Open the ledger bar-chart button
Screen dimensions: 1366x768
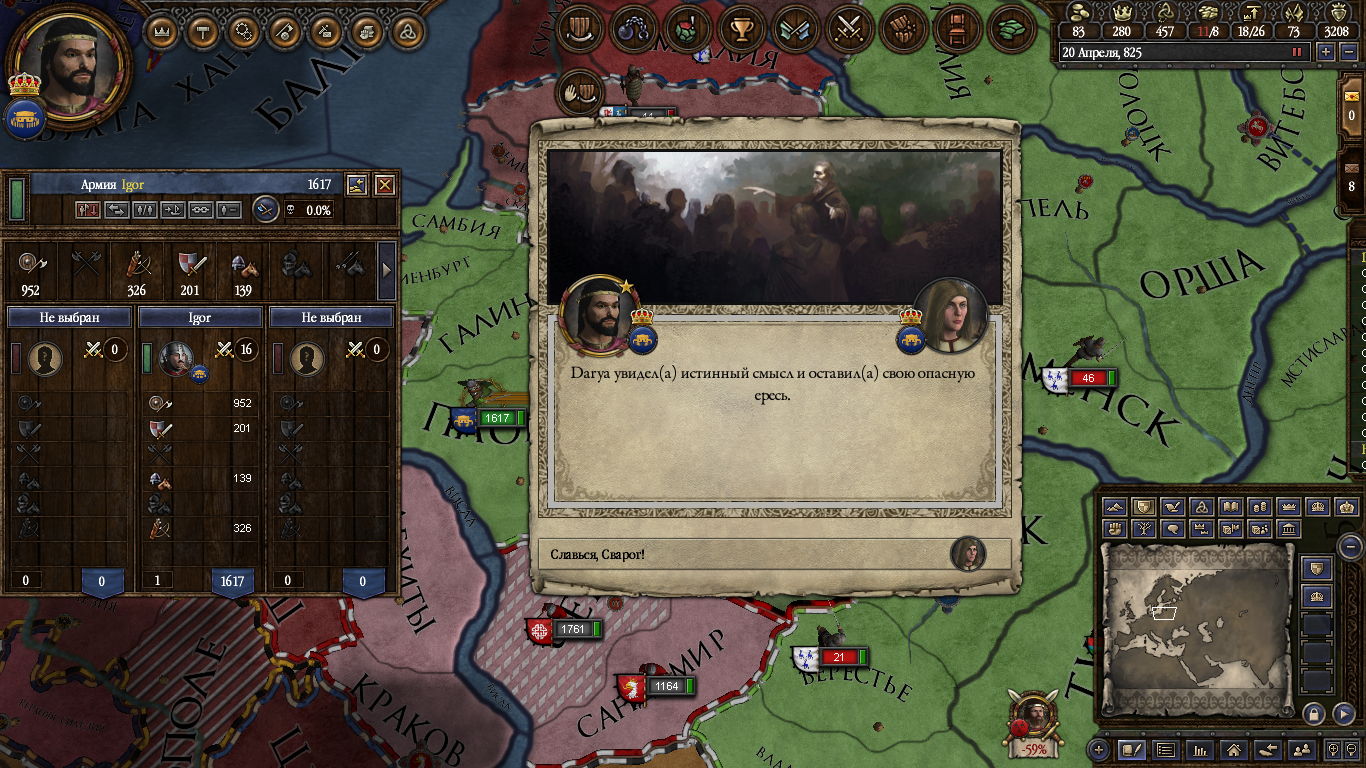point(1200,749)
